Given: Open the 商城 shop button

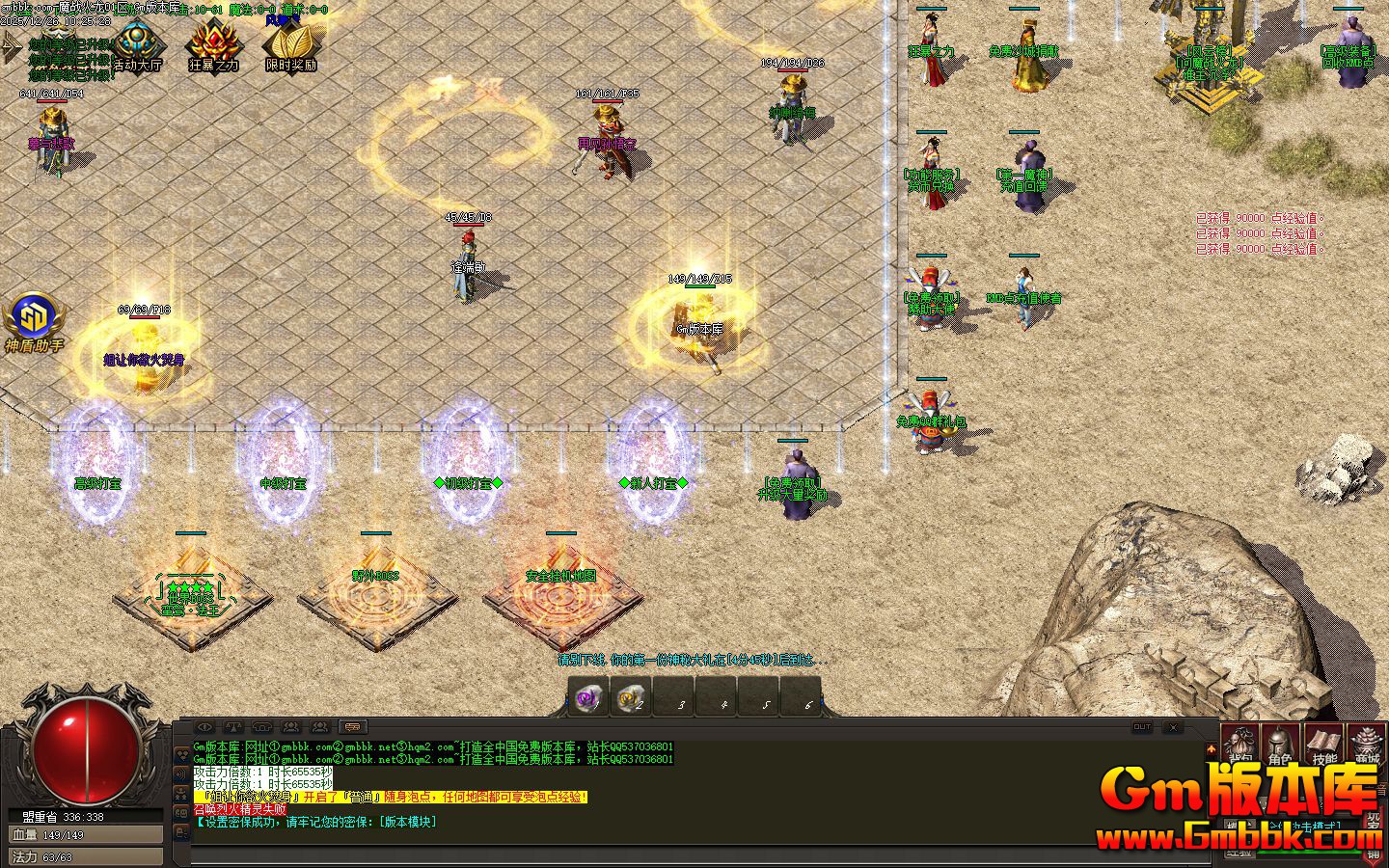Looking at the screenshot, I should pyautogui.click(x=1367, y=746).
